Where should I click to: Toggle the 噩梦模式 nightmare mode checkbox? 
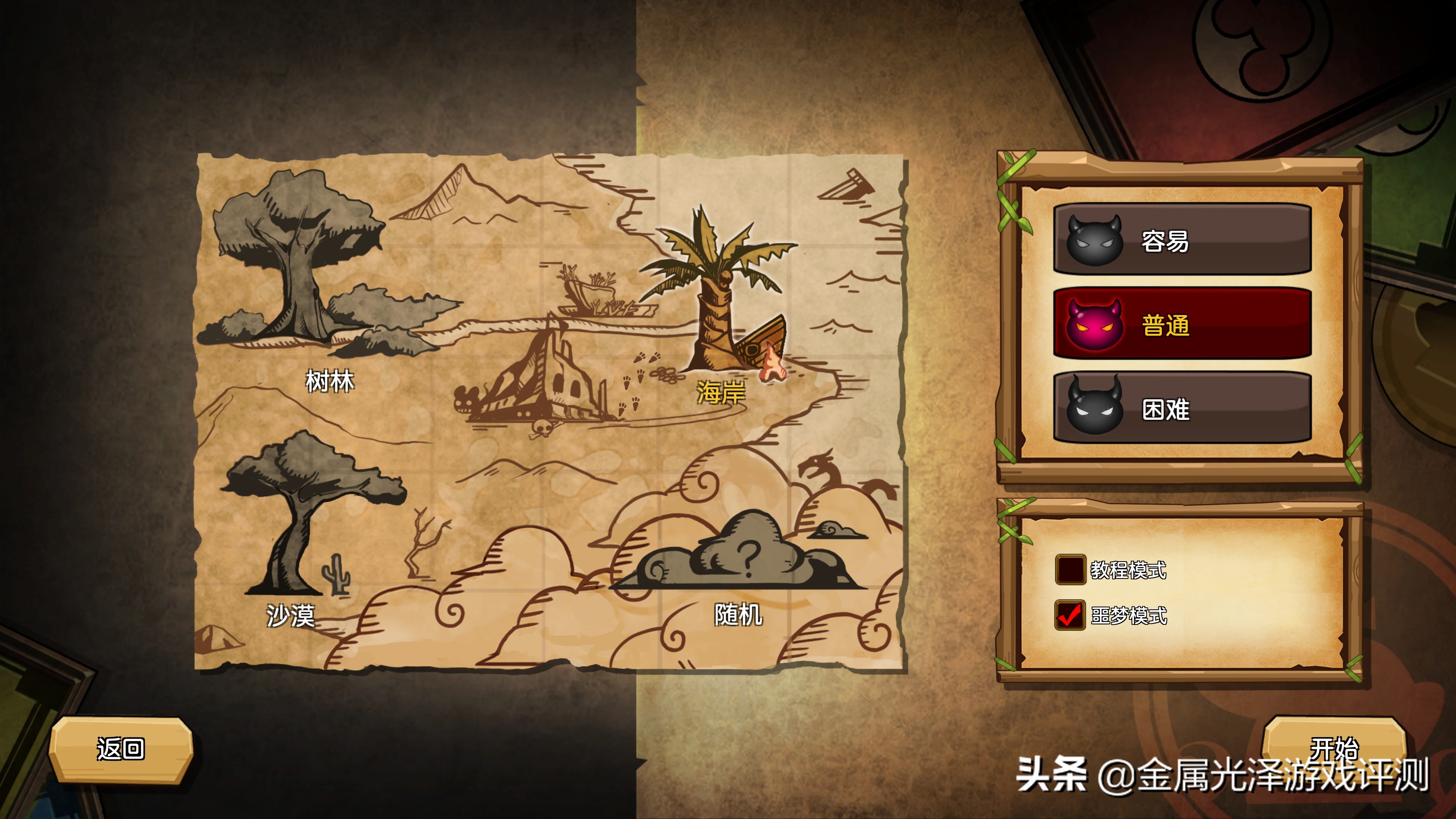[x=1070, y=615]
